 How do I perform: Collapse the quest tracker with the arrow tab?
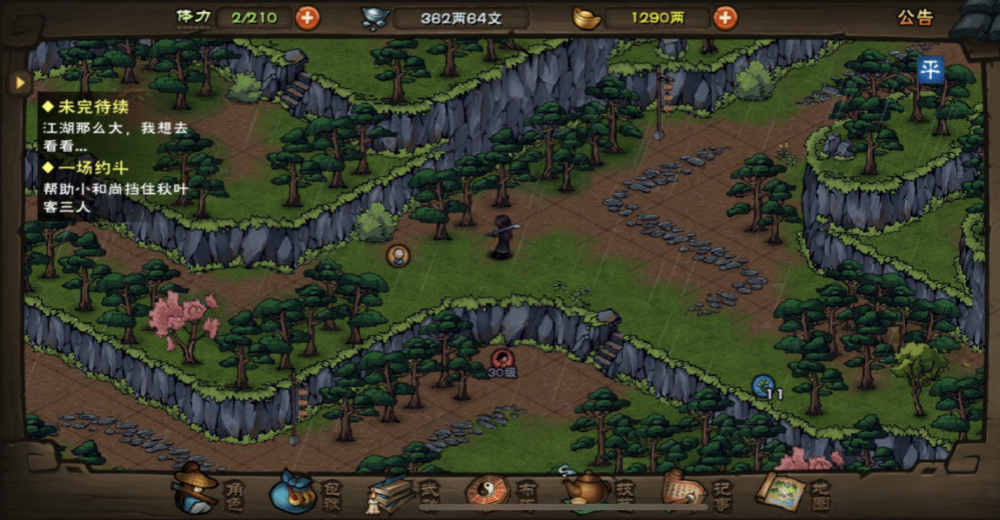[18, 83]
